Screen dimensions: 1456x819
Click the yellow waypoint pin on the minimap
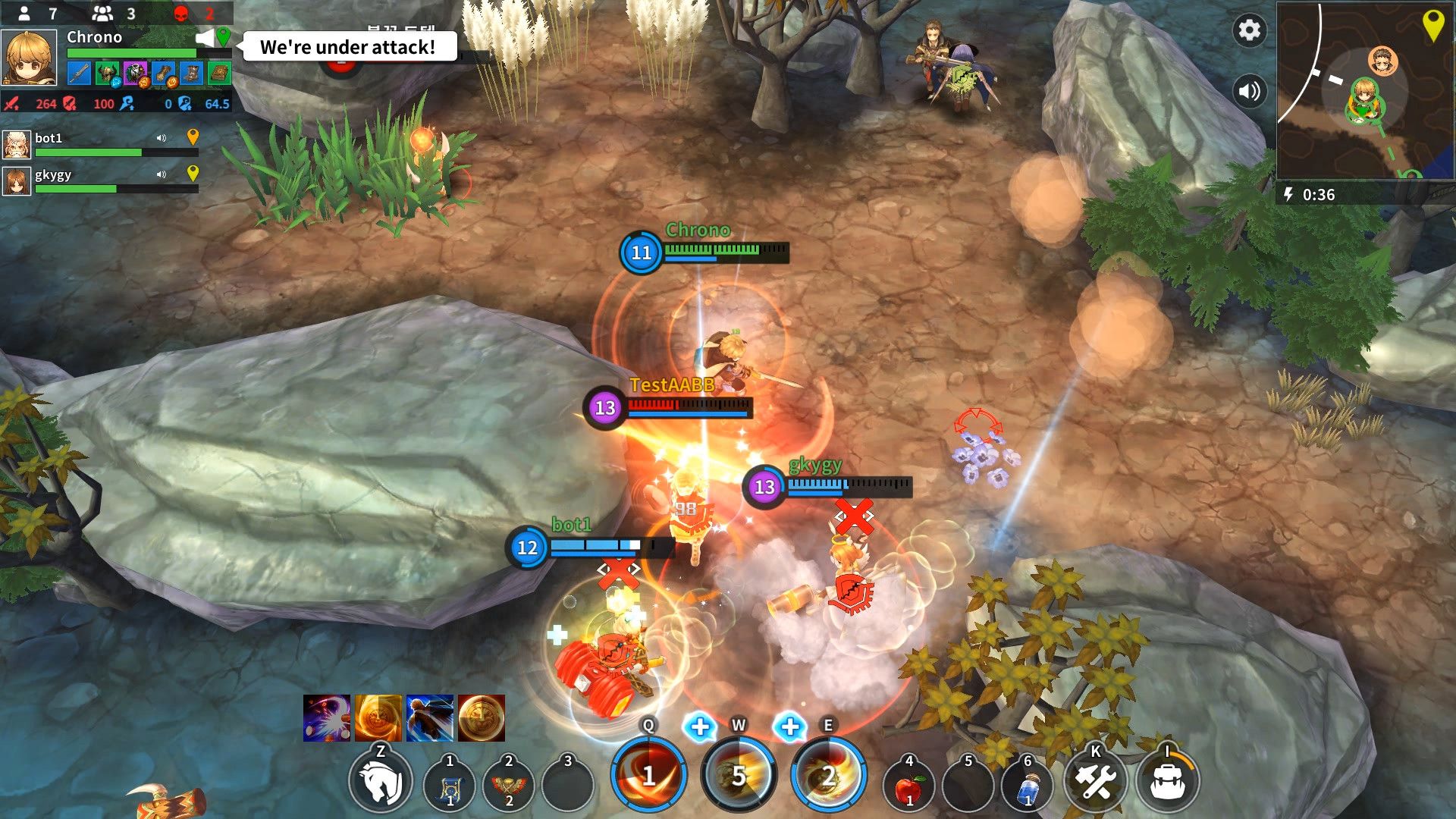tap(1432, 23)
